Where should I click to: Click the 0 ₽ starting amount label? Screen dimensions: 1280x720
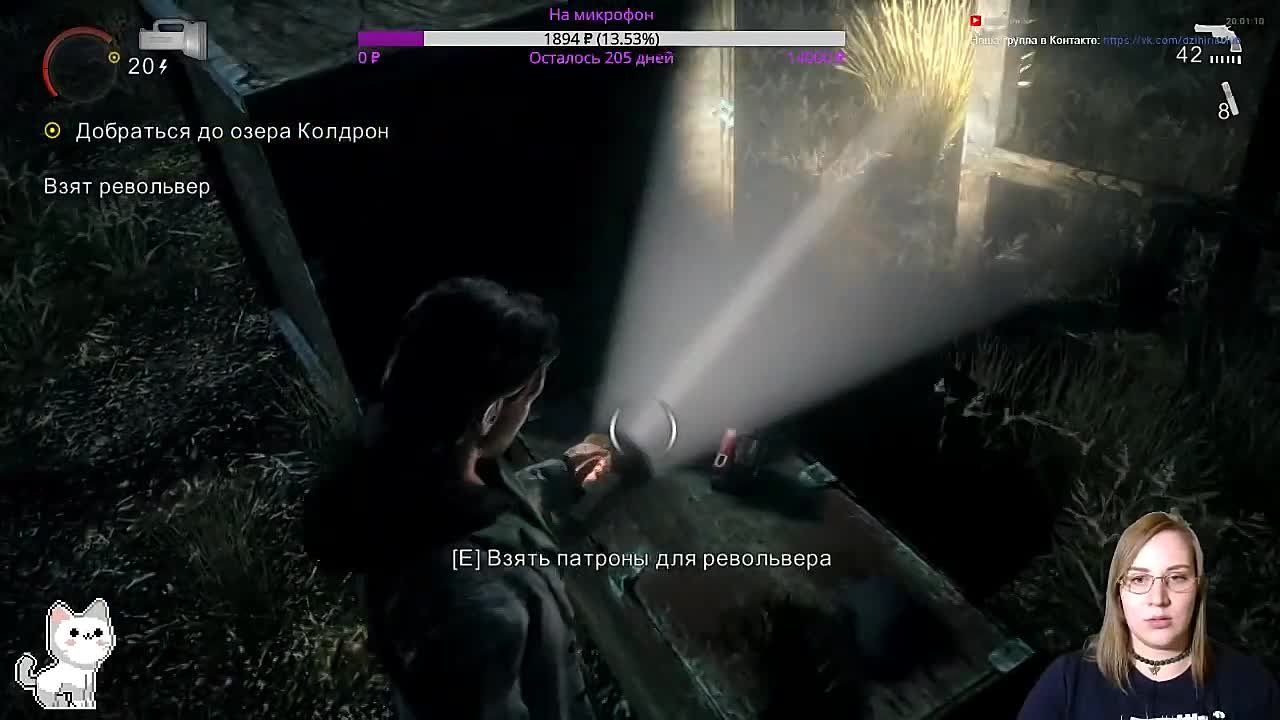(x=366, y=57)
